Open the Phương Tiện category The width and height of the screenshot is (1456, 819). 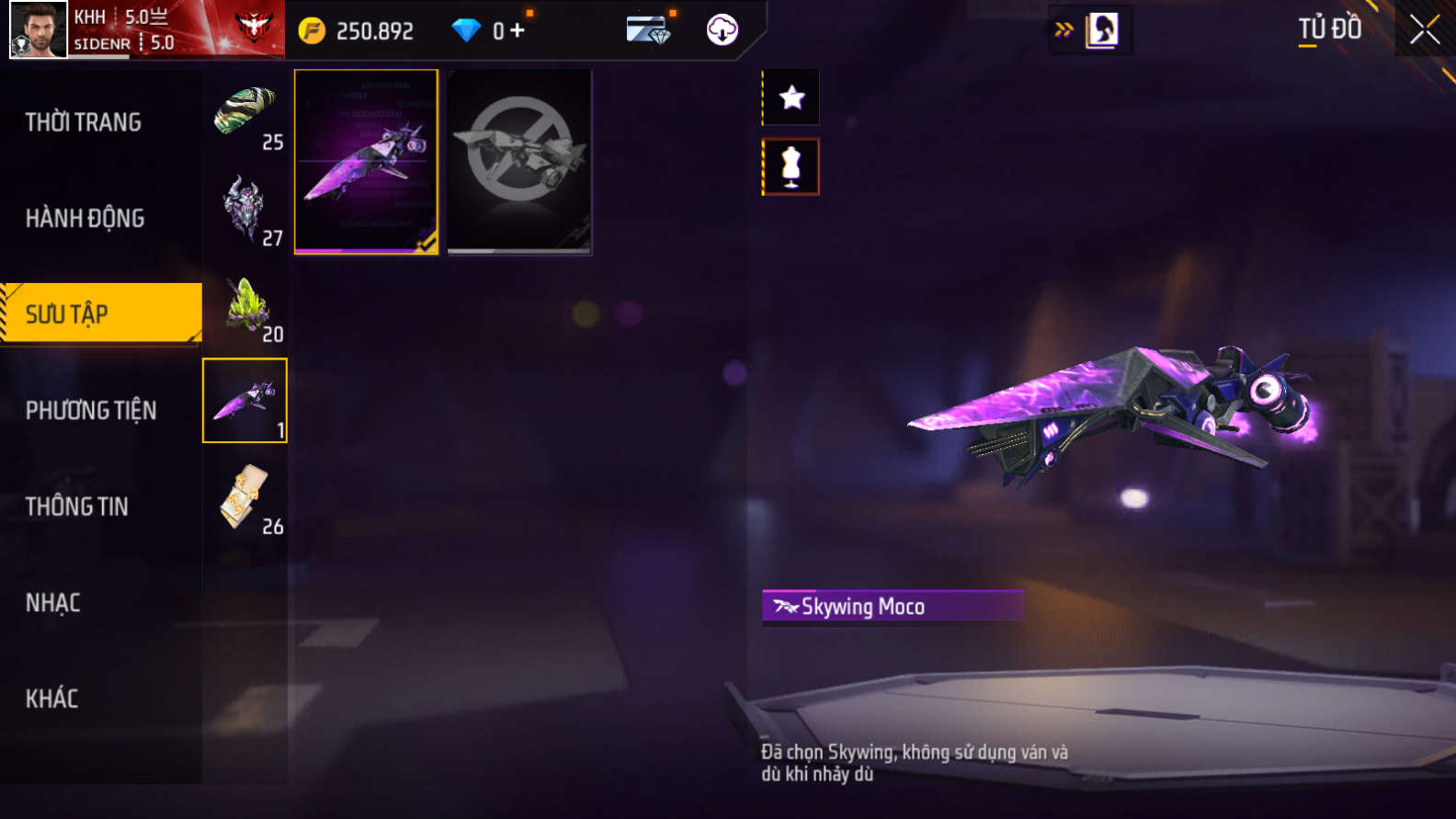coord(91,411)
